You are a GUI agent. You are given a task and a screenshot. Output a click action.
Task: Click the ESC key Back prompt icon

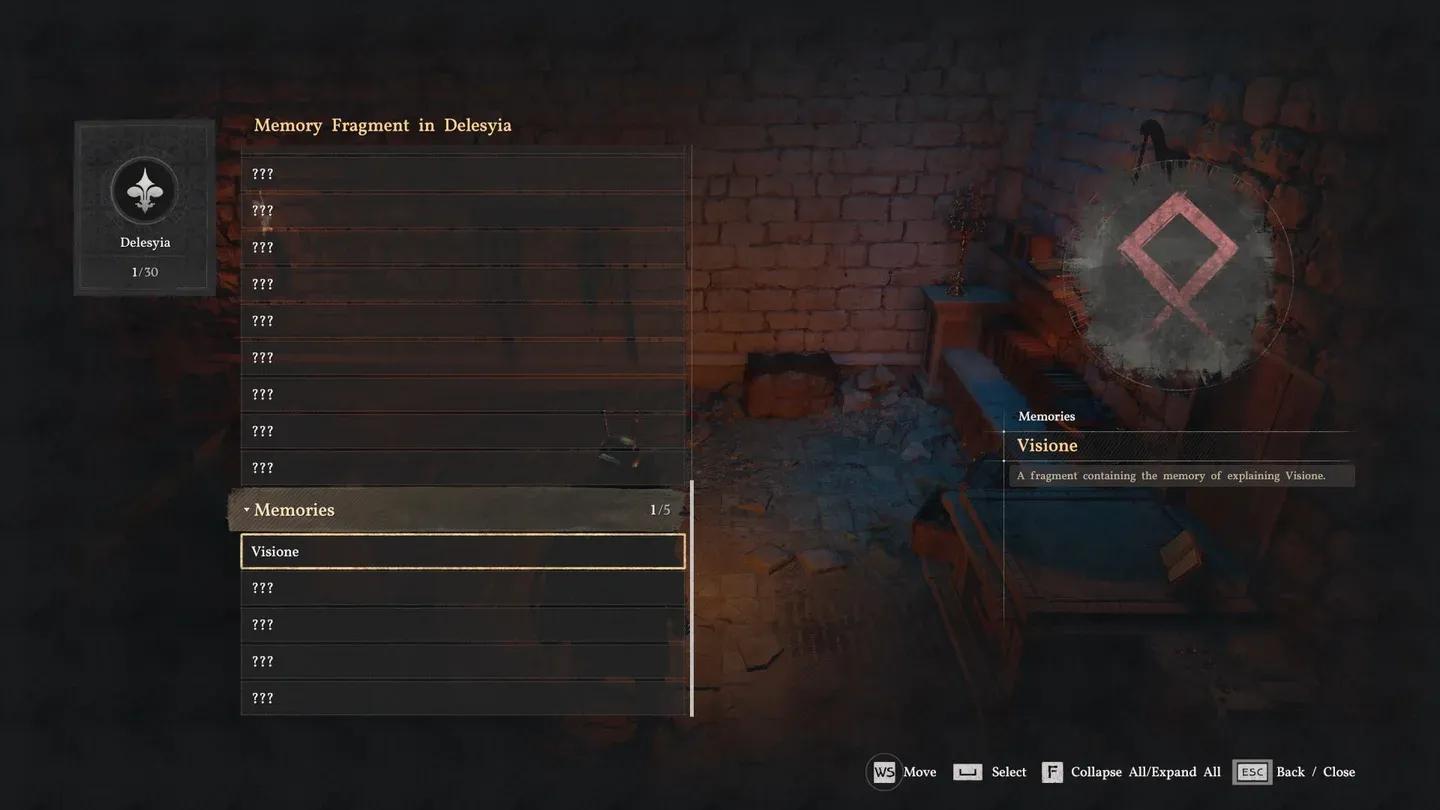tap(1252, 771)
